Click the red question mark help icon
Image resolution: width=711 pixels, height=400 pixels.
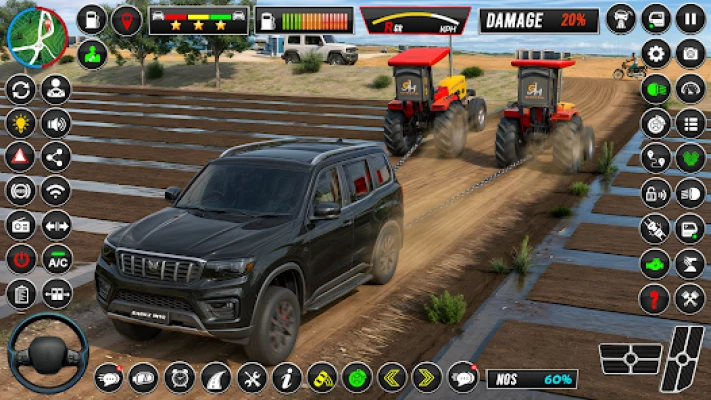coord(655,297)
